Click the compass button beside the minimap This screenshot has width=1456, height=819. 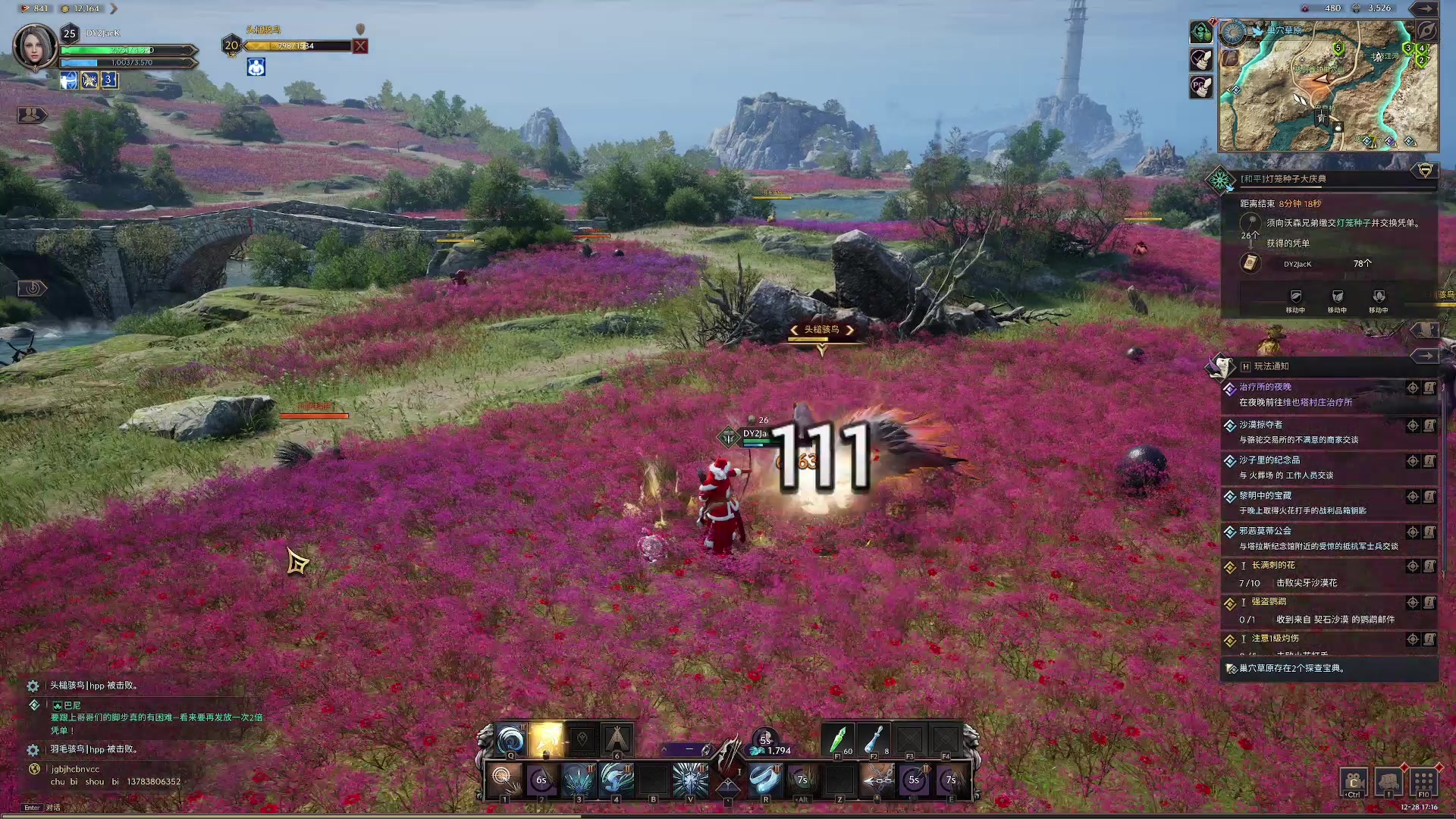pos(1426,31)
